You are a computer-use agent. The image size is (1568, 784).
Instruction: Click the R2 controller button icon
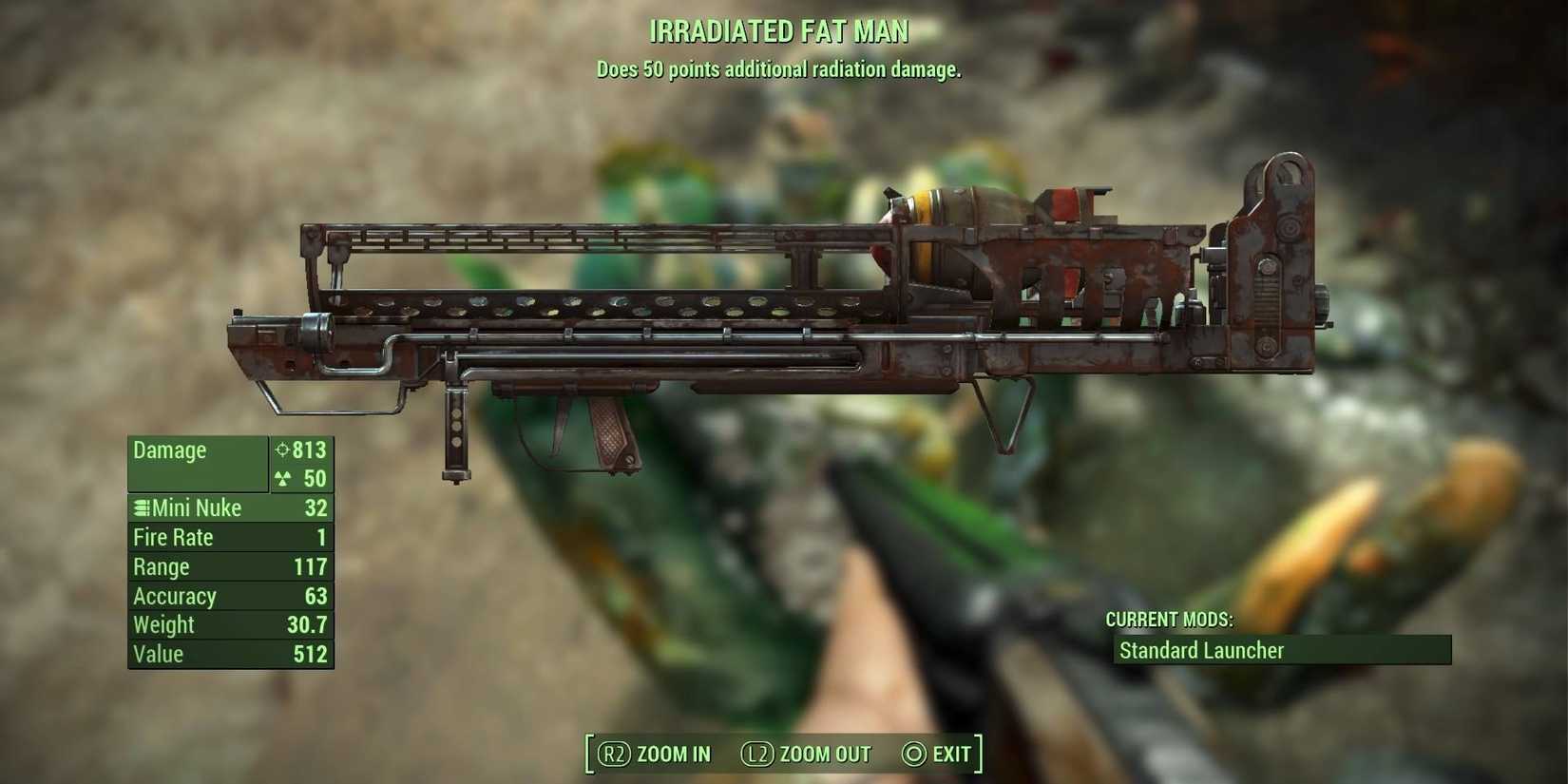614,754
